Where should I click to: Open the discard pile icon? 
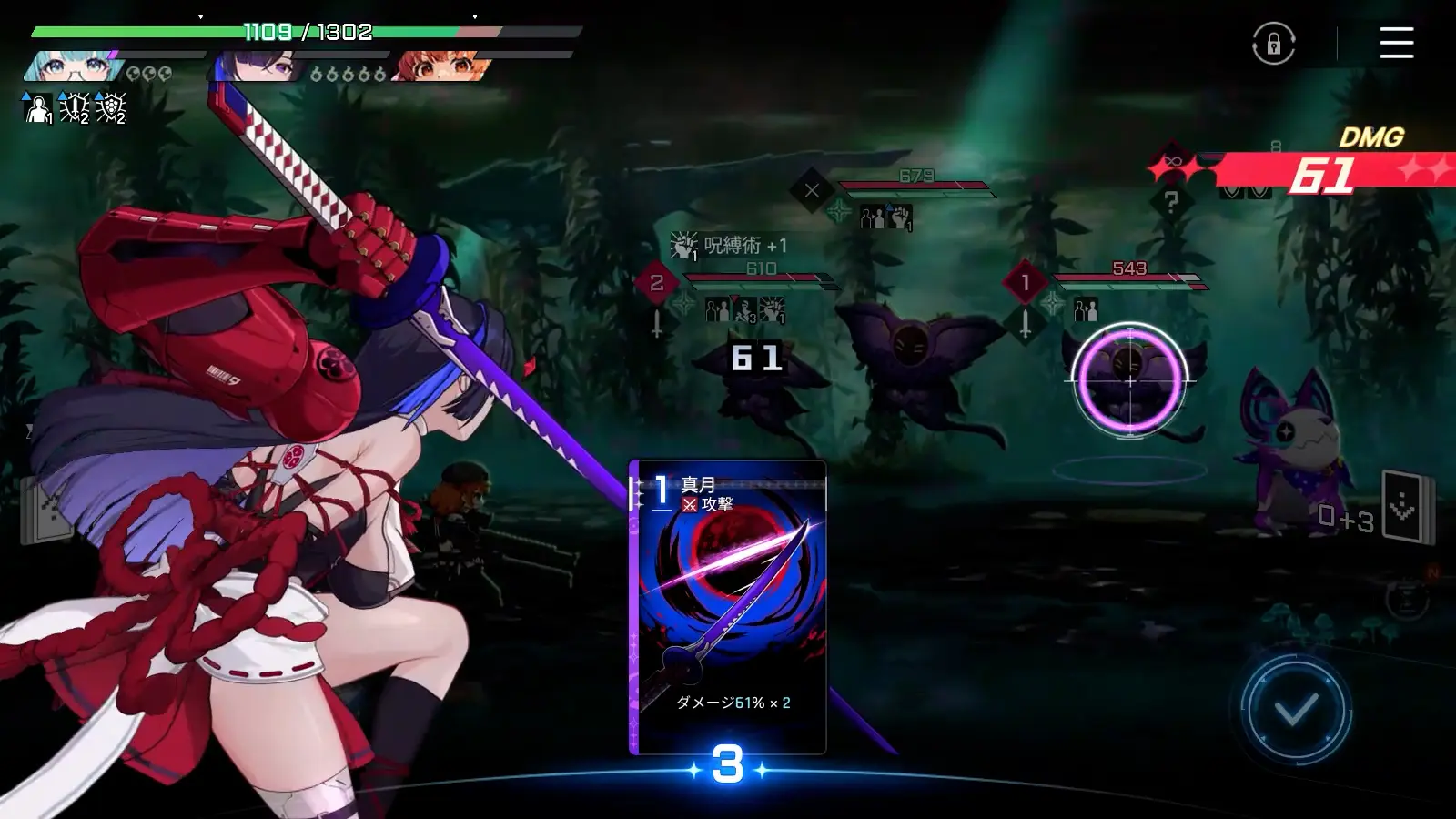click(x=1405, y=508)
